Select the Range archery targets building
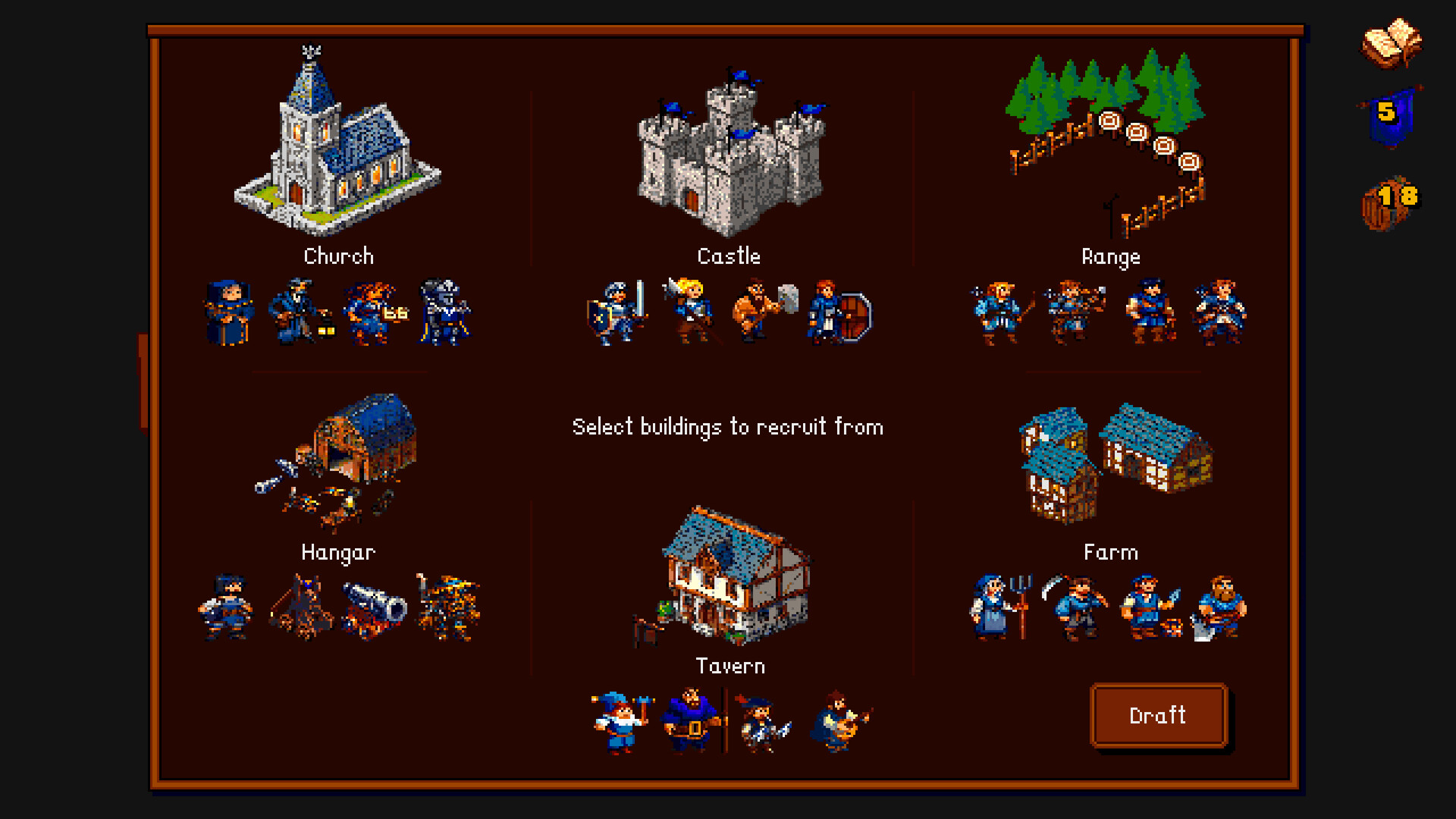Viewport: 1456px width, 819px height. [1111, 136]
